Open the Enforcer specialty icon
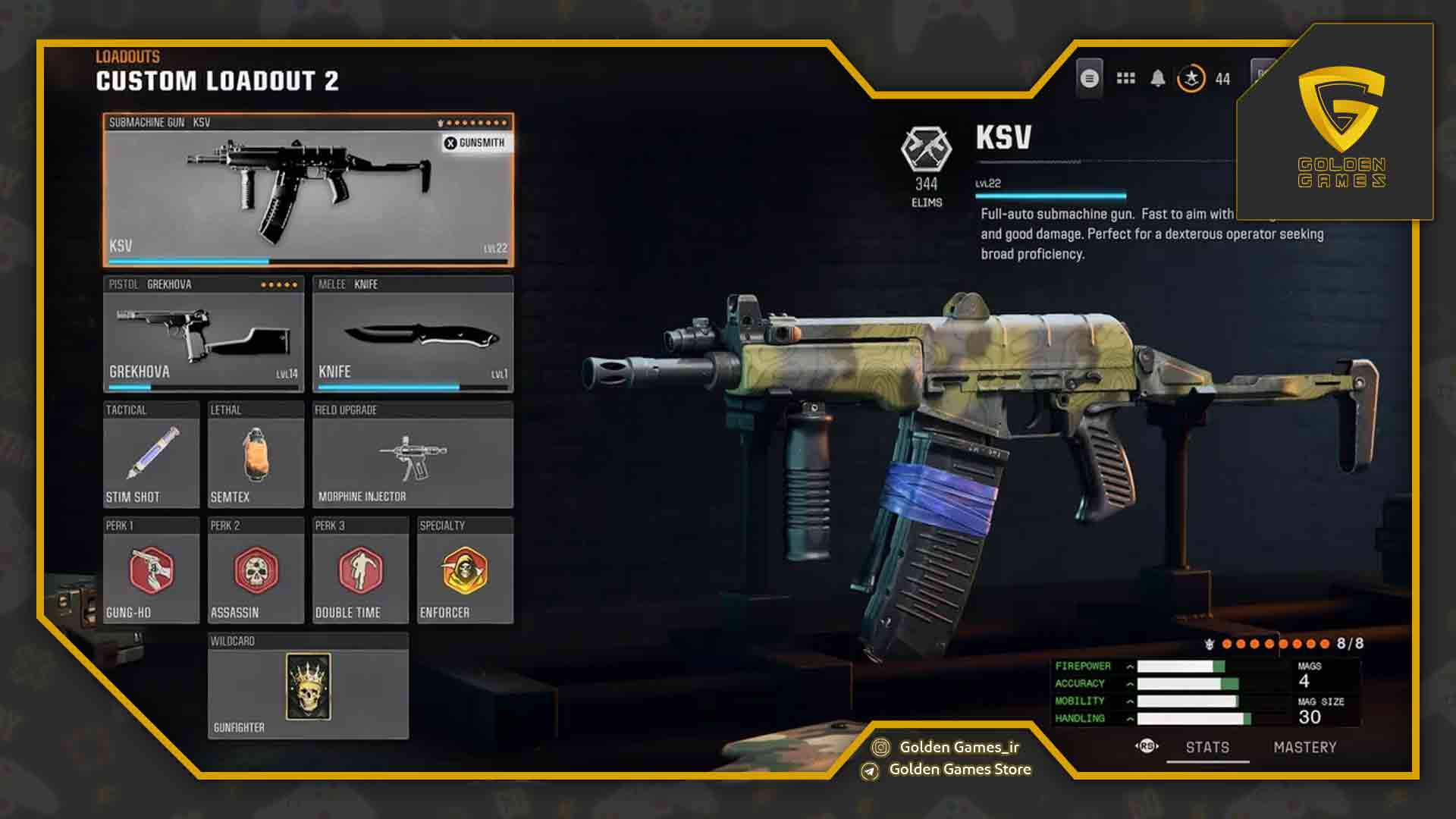Image resolution: width=1456 pixels, height=819 pixels. 465,573
